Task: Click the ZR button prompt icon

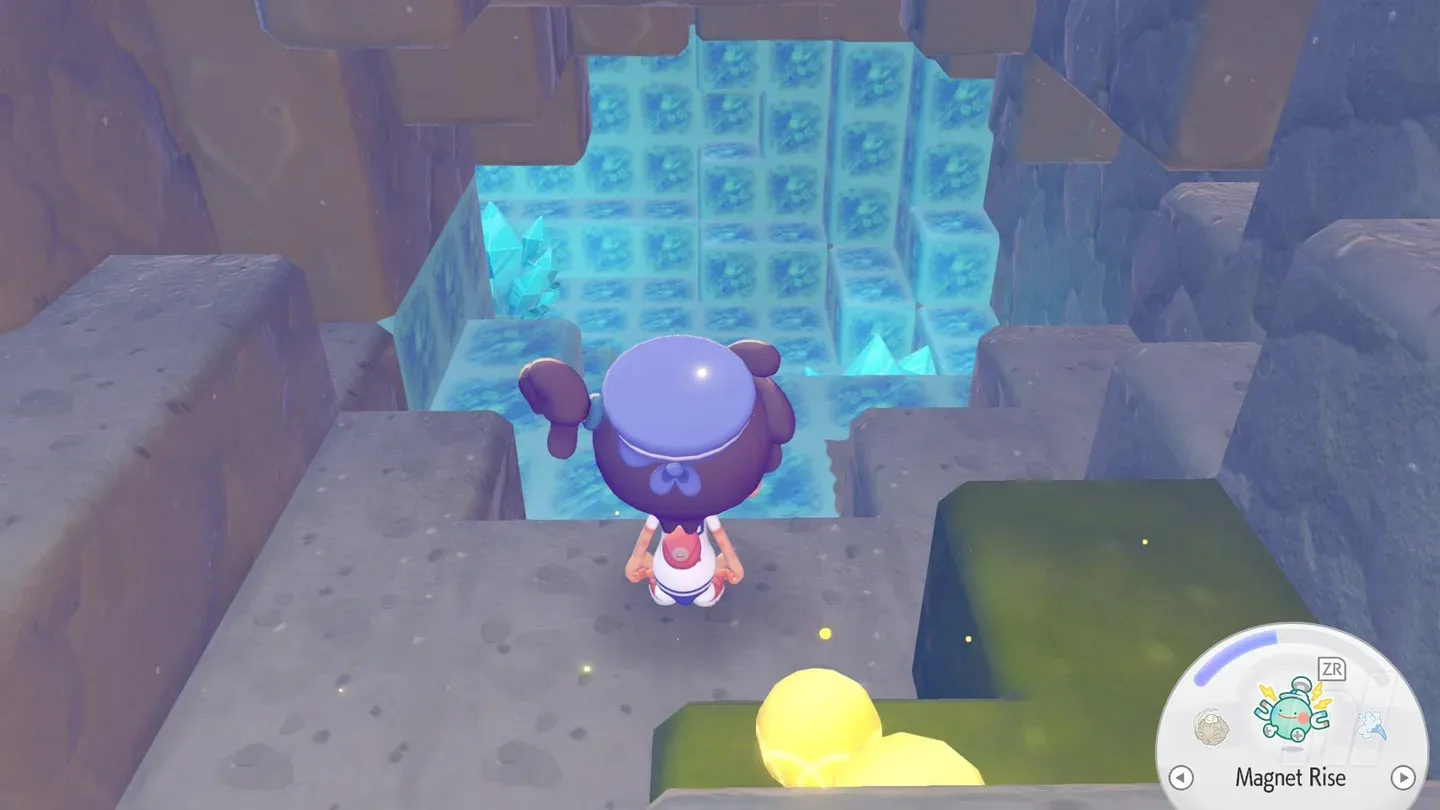Action: (x=1332, y=668)
